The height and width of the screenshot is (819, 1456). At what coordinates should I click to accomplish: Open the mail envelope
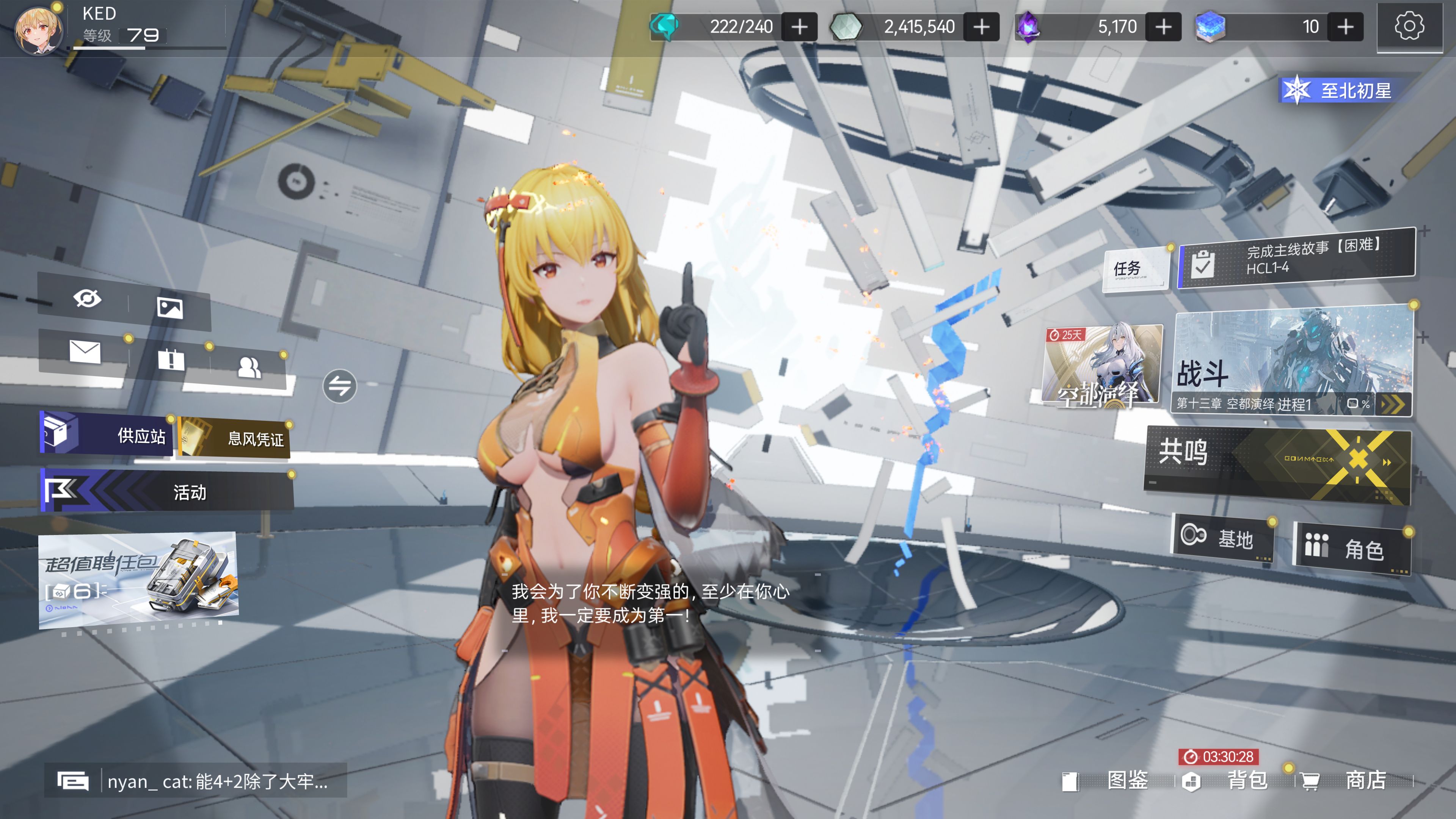[85, 351]
